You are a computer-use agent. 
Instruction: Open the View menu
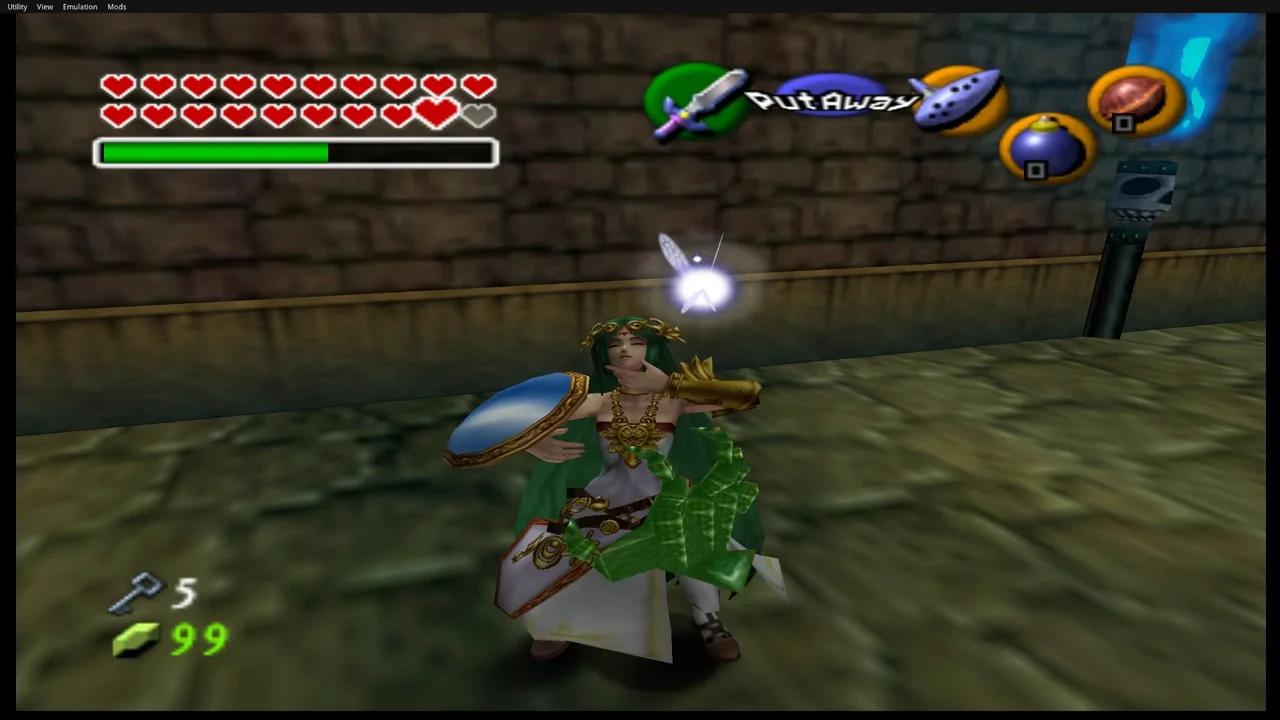pyautogui.click(x=44, y=7)
